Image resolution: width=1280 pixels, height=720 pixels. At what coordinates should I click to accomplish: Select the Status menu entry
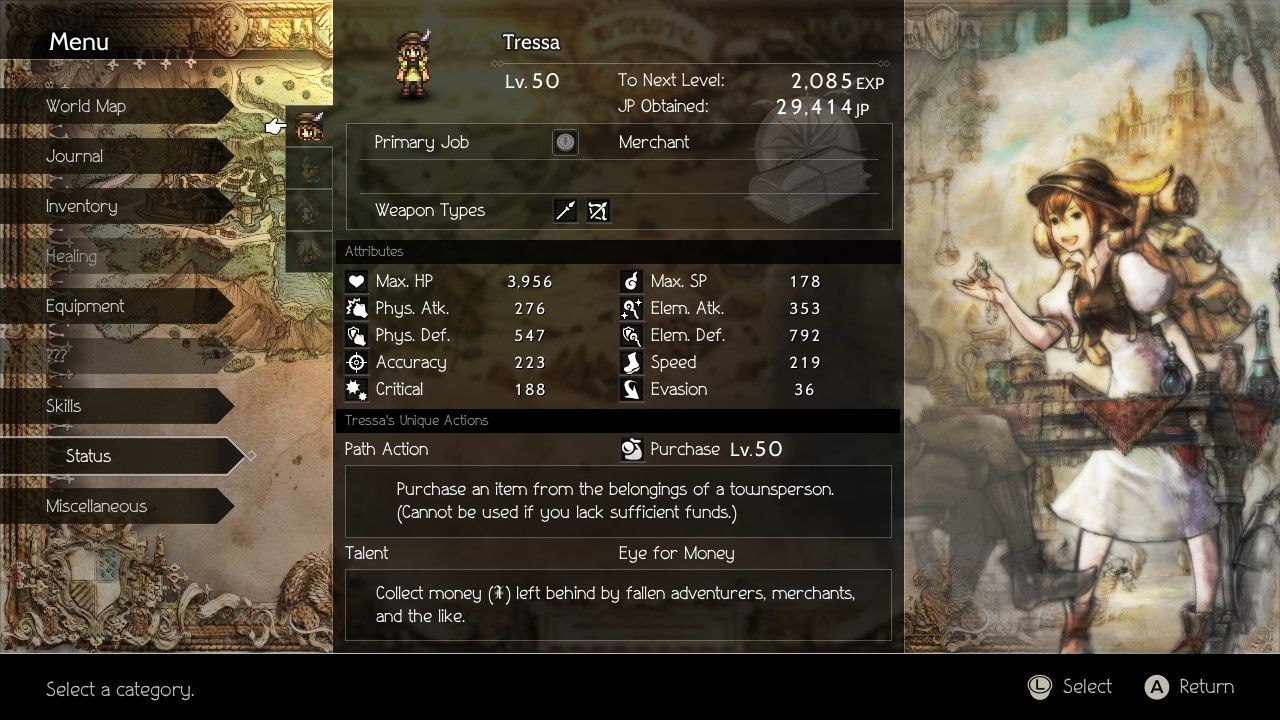coord(89,456)
